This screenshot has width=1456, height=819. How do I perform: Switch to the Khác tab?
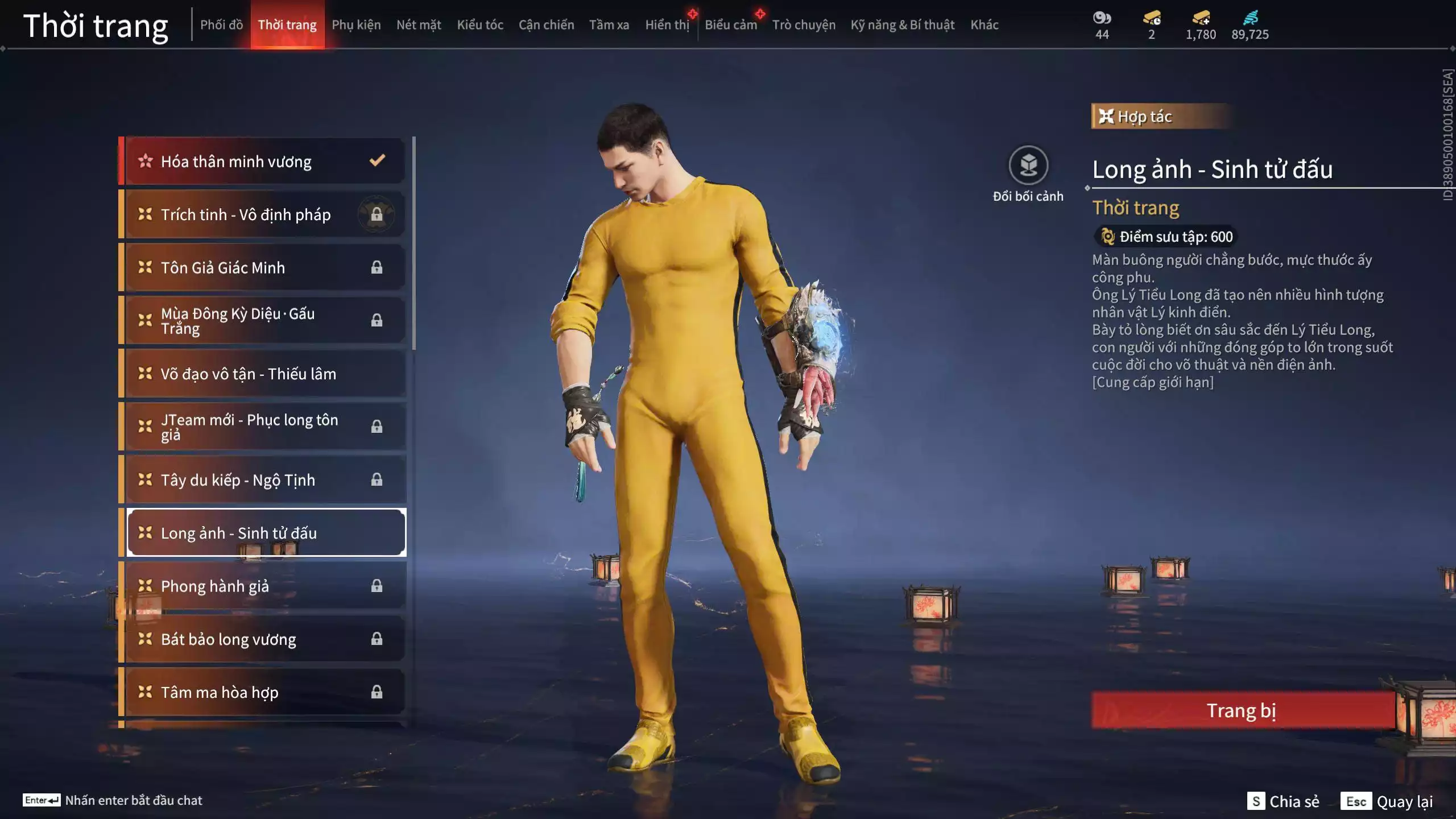coord(984,25)
